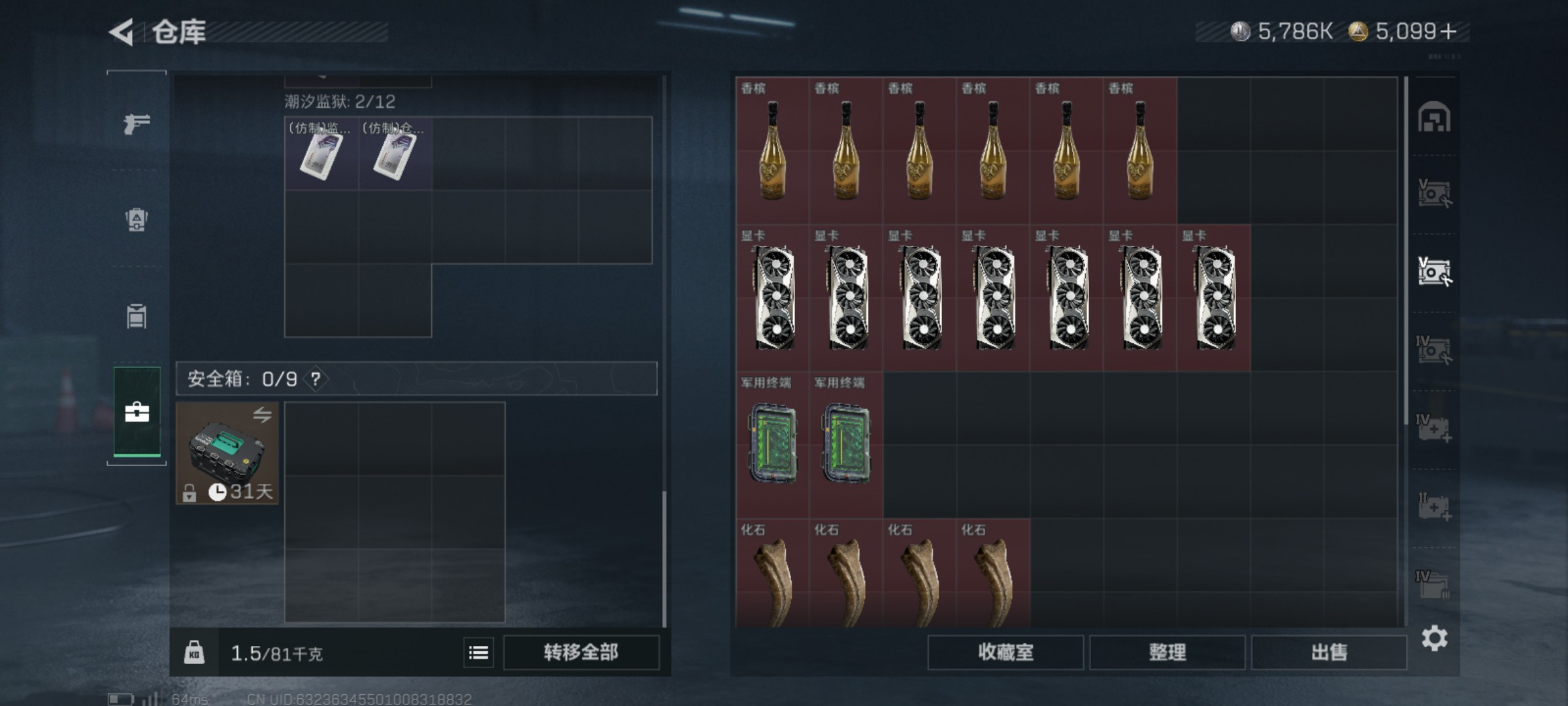This screenshot has height=706, width=1568.
Task: Select the secure case with 31天 timer
Action: tap(227, 452)
